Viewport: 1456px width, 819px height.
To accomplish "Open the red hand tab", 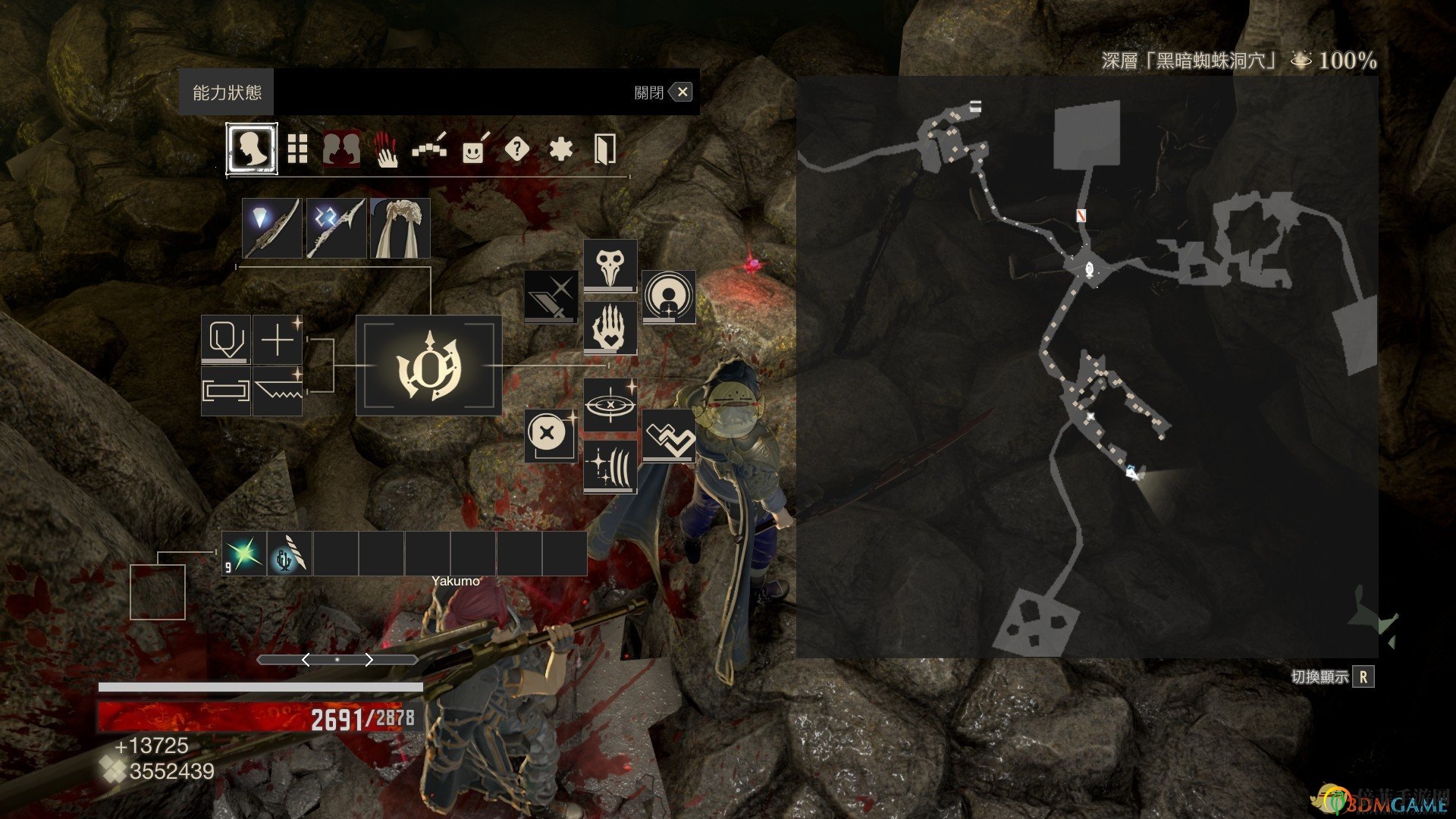I will [x=387, y=149].
